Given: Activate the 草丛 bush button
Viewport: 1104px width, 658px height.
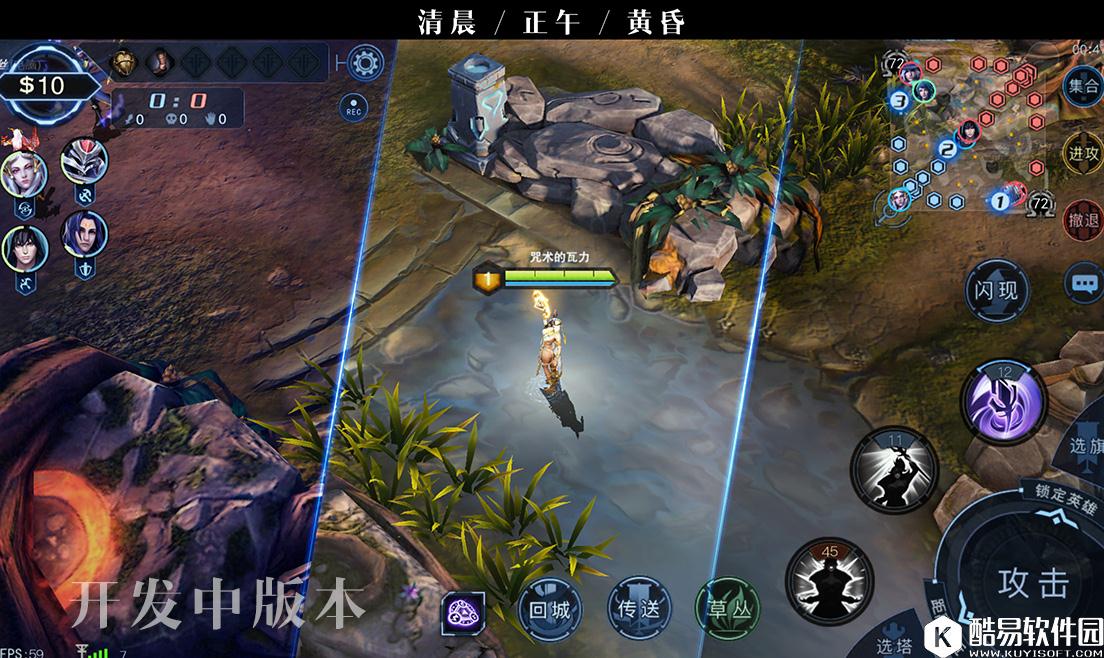Looking at the screenshot, I should [x=727, y=608].
